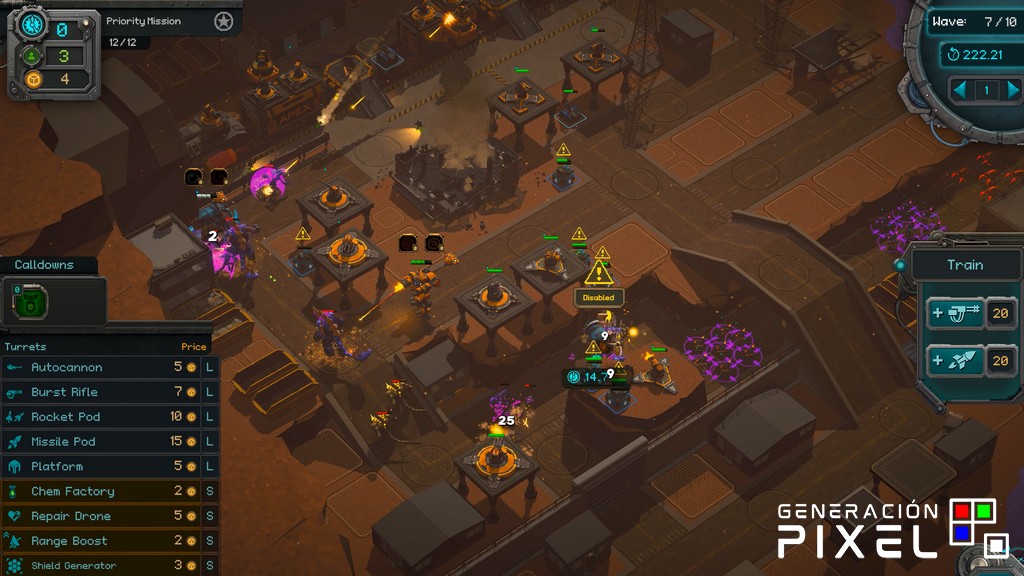Pick the Rocket Pod turret entry
This screenshot has width=1024, height=576.
66,417
